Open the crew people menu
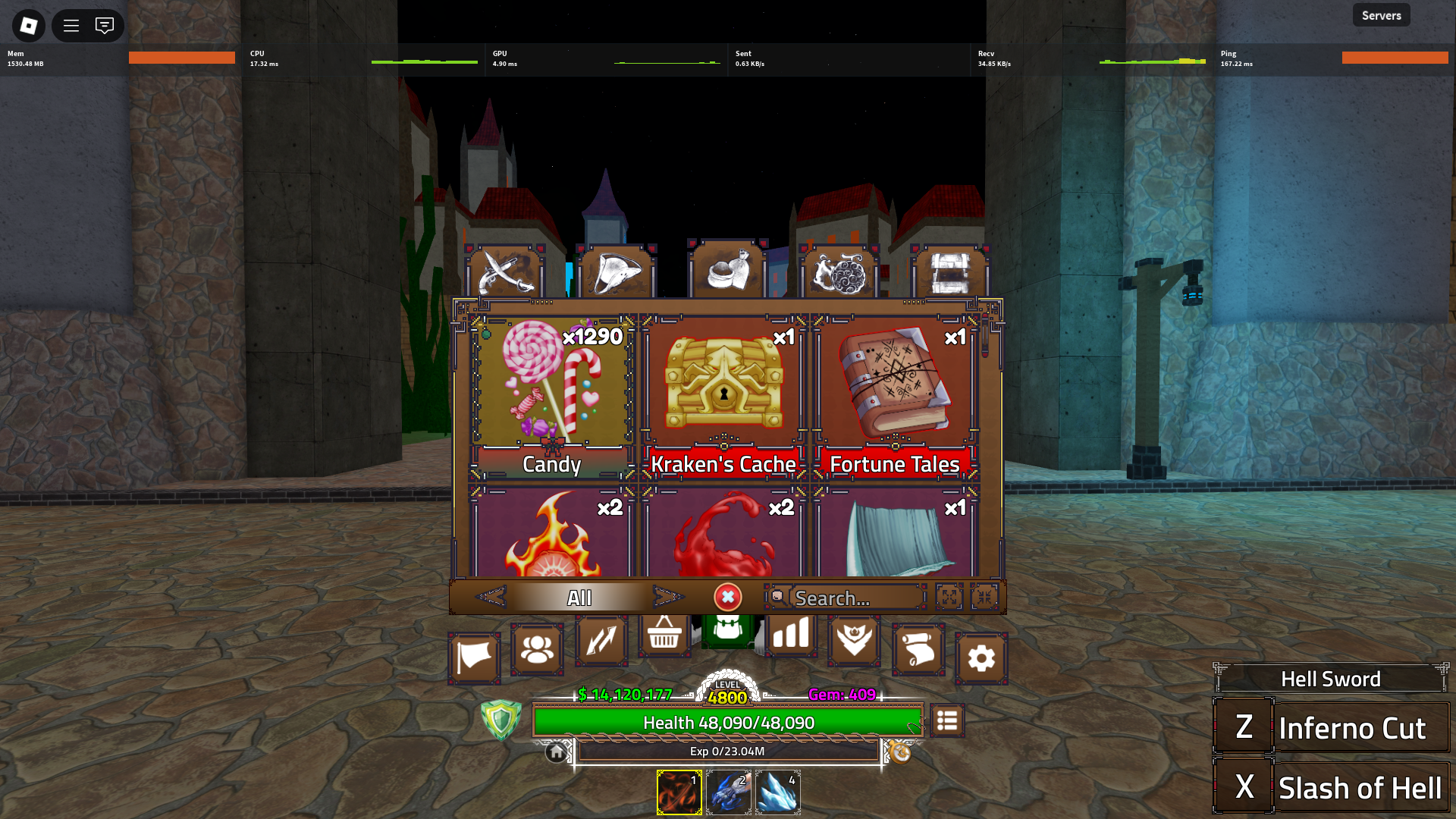Screen dimensions: 1456x819 pos(537,649)
